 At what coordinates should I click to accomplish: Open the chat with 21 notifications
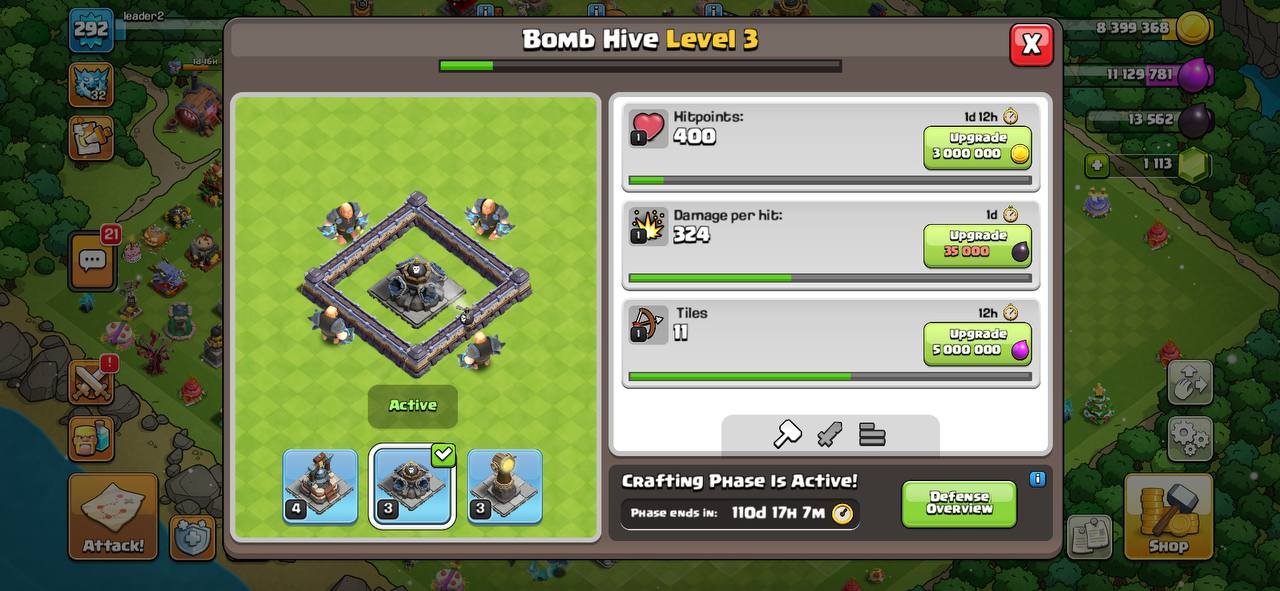tap(93, 261)
